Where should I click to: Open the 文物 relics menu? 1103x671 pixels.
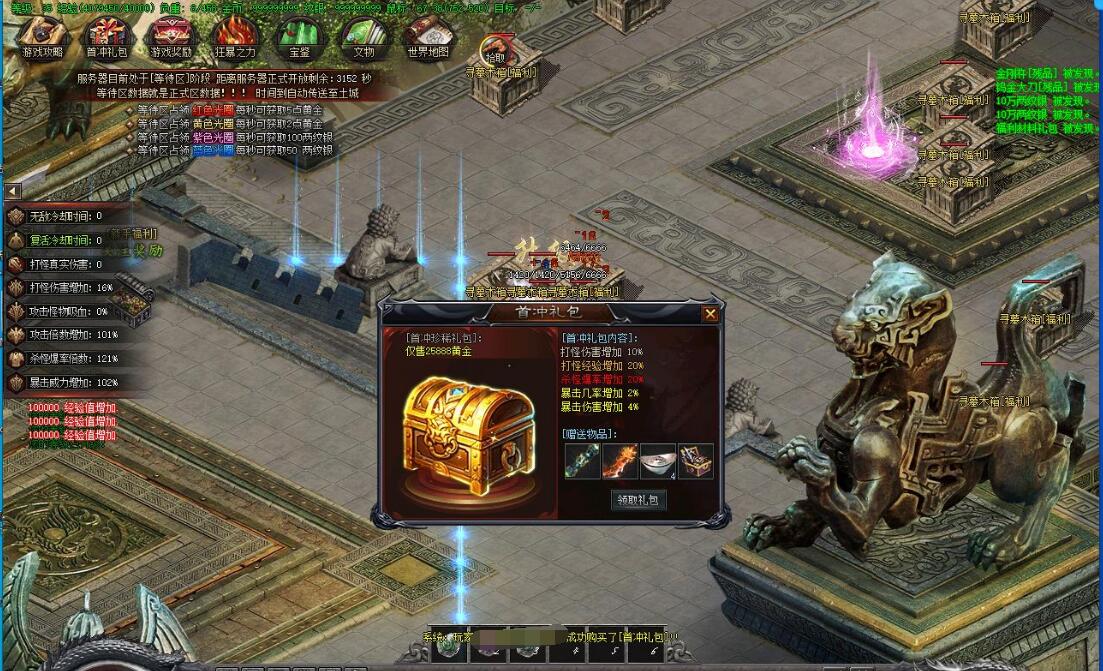coord(363,38)
